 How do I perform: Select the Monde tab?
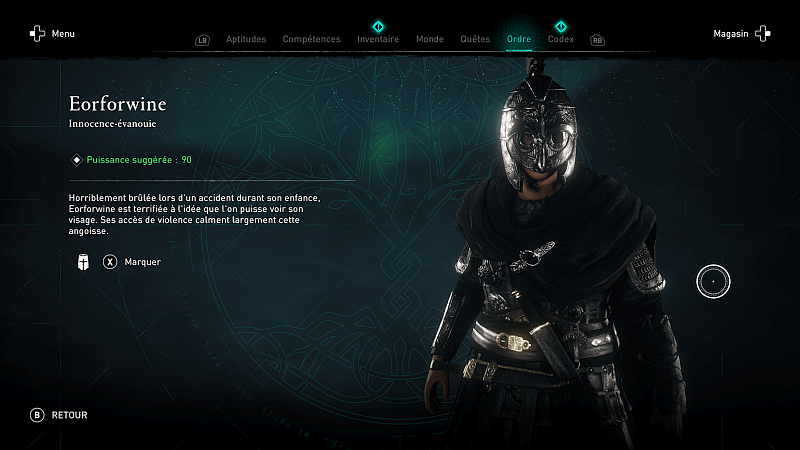click(x=429, y=39)
